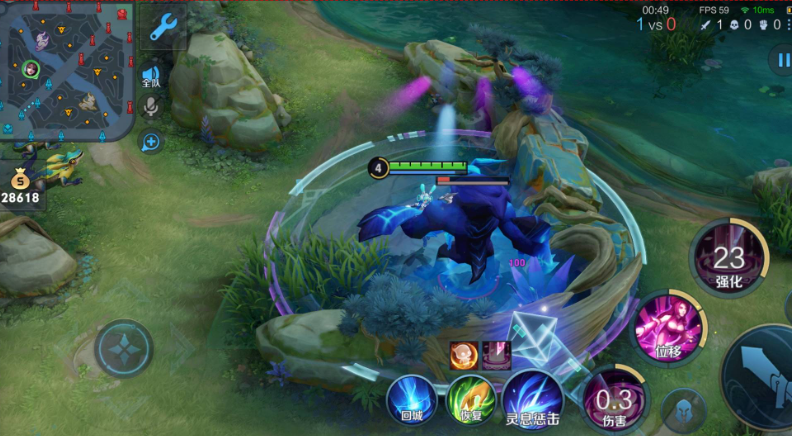Select the orange chick item icon

pos(463,354)
